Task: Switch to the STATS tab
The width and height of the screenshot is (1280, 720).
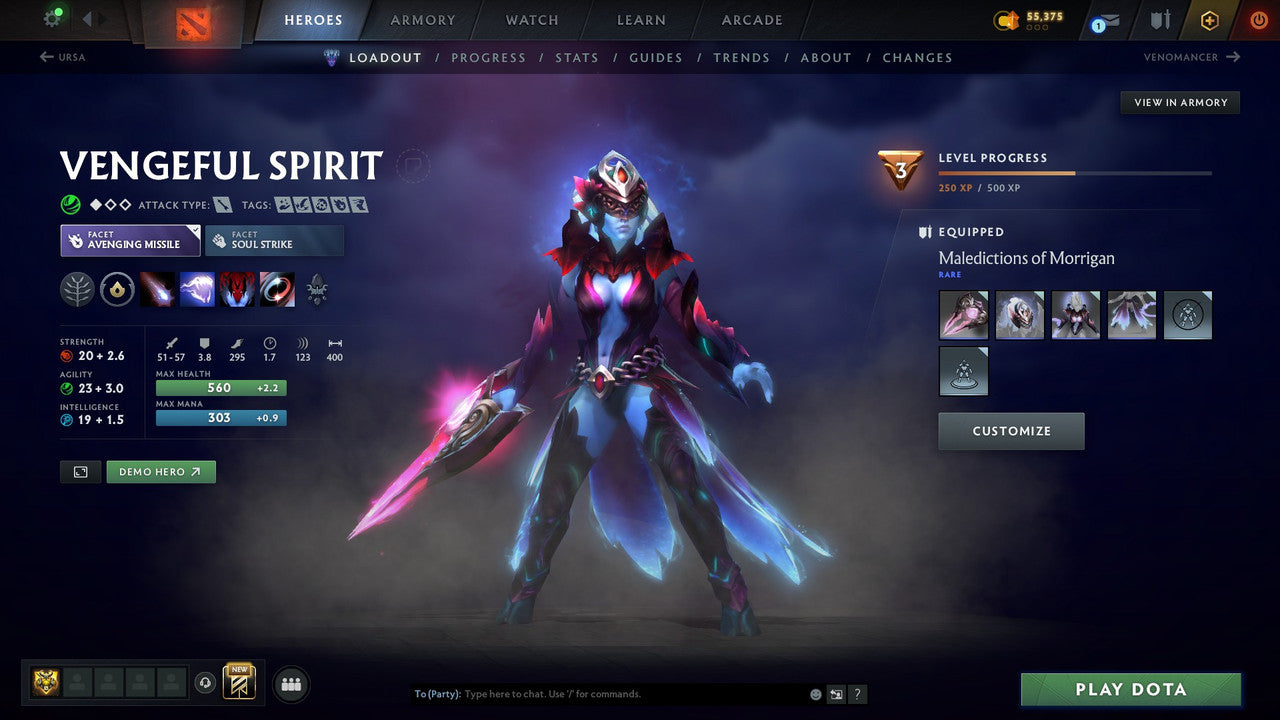Action: click(577, 57)
